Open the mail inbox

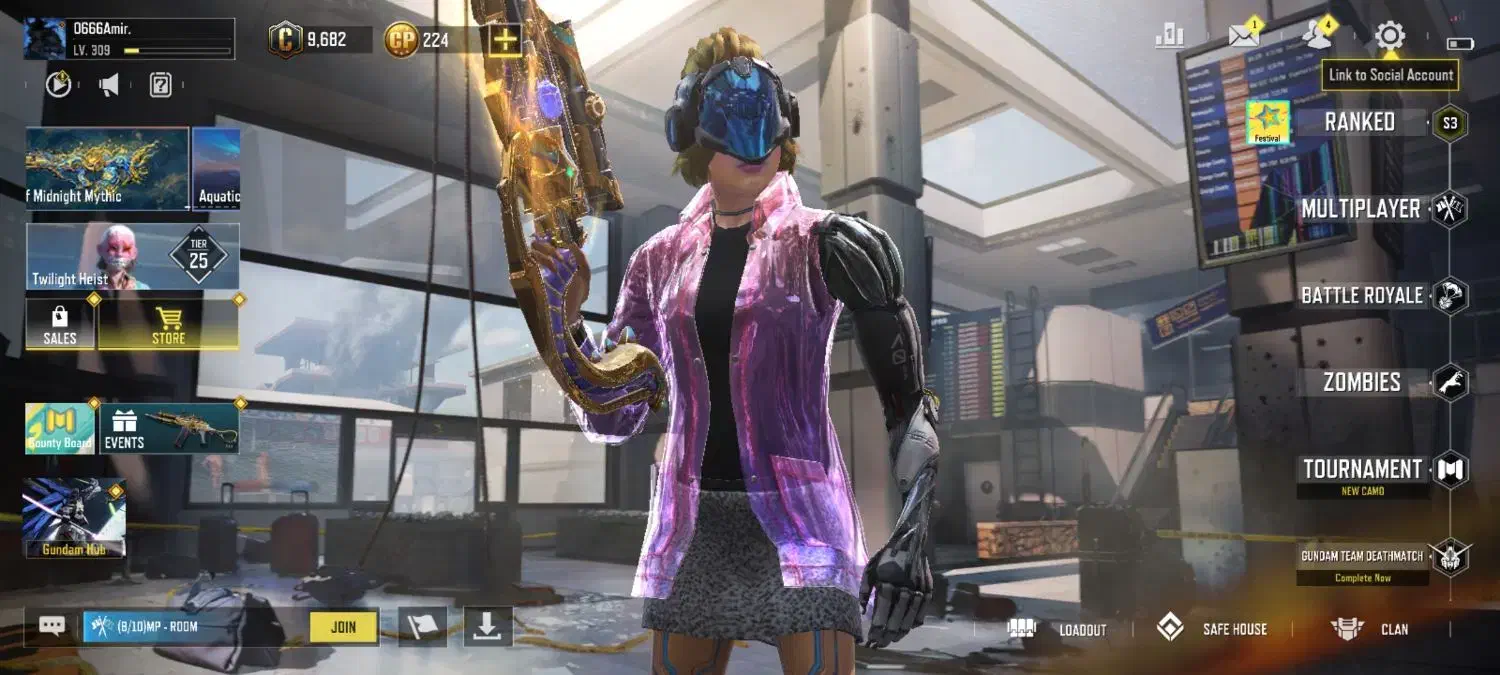tap(1244, 36)
